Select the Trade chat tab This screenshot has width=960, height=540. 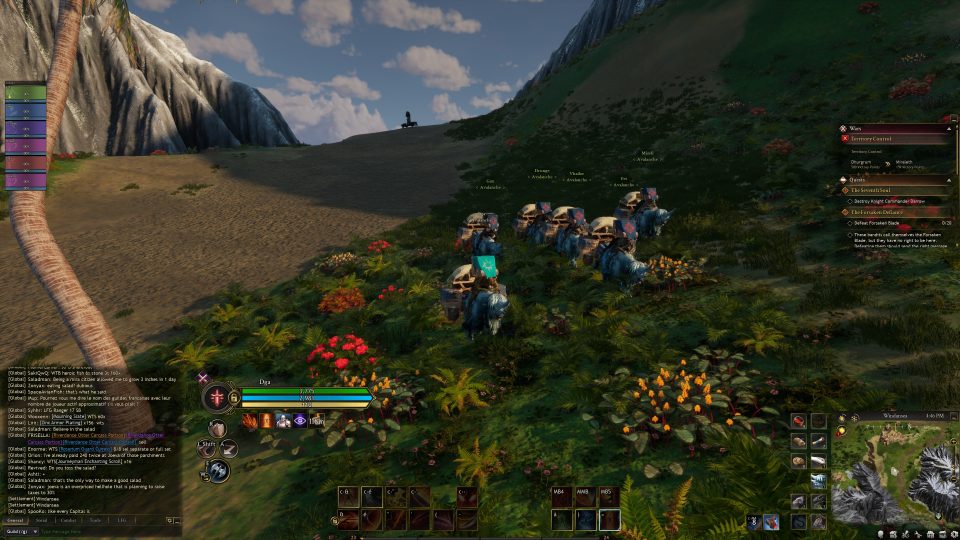(96, 520)
